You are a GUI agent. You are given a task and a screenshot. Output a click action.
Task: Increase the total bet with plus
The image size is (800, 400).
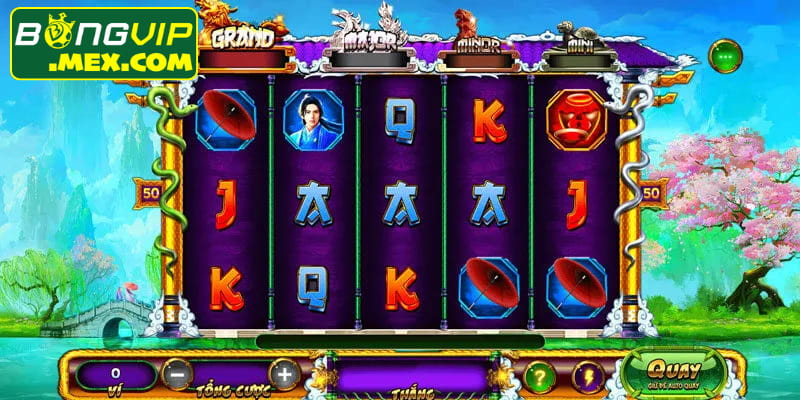pyautogui.click(x=284, y=374)
